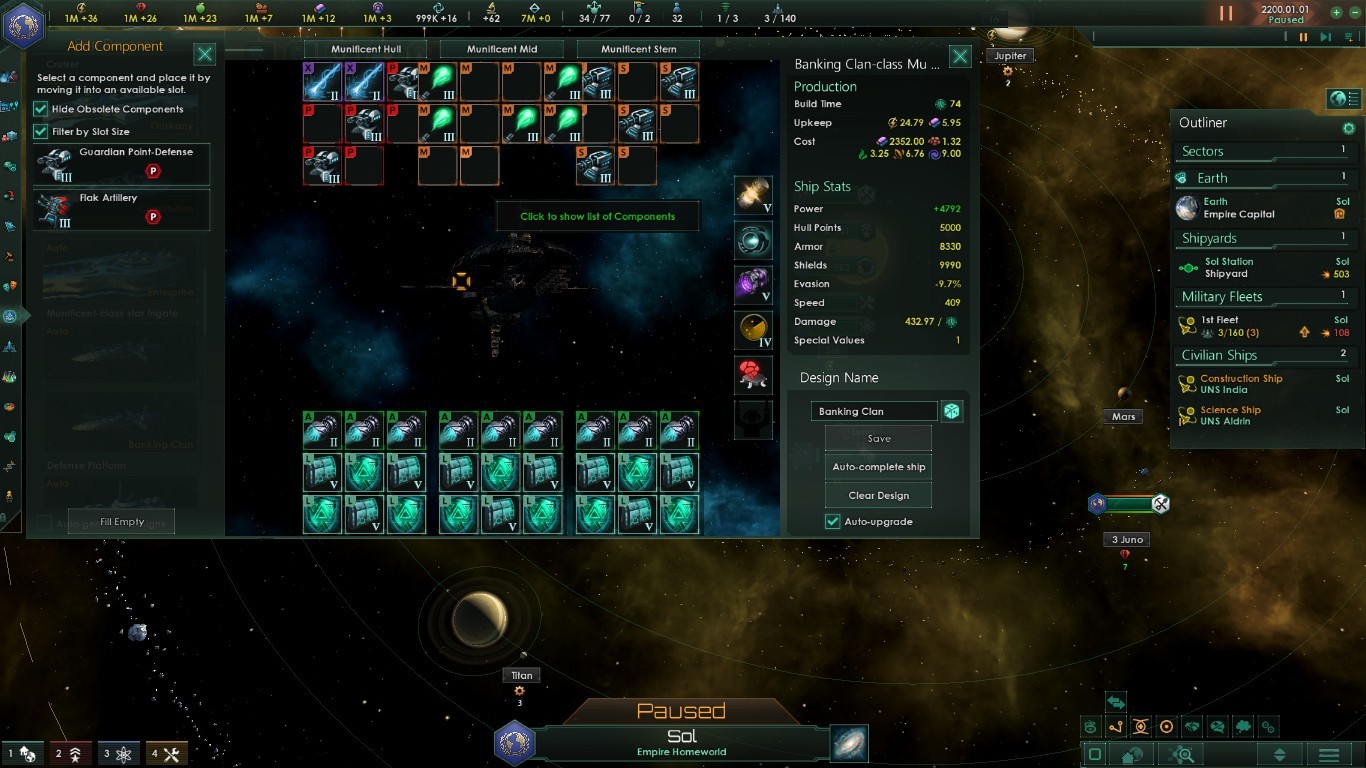Open the galaxy map view button

point(849,744)
